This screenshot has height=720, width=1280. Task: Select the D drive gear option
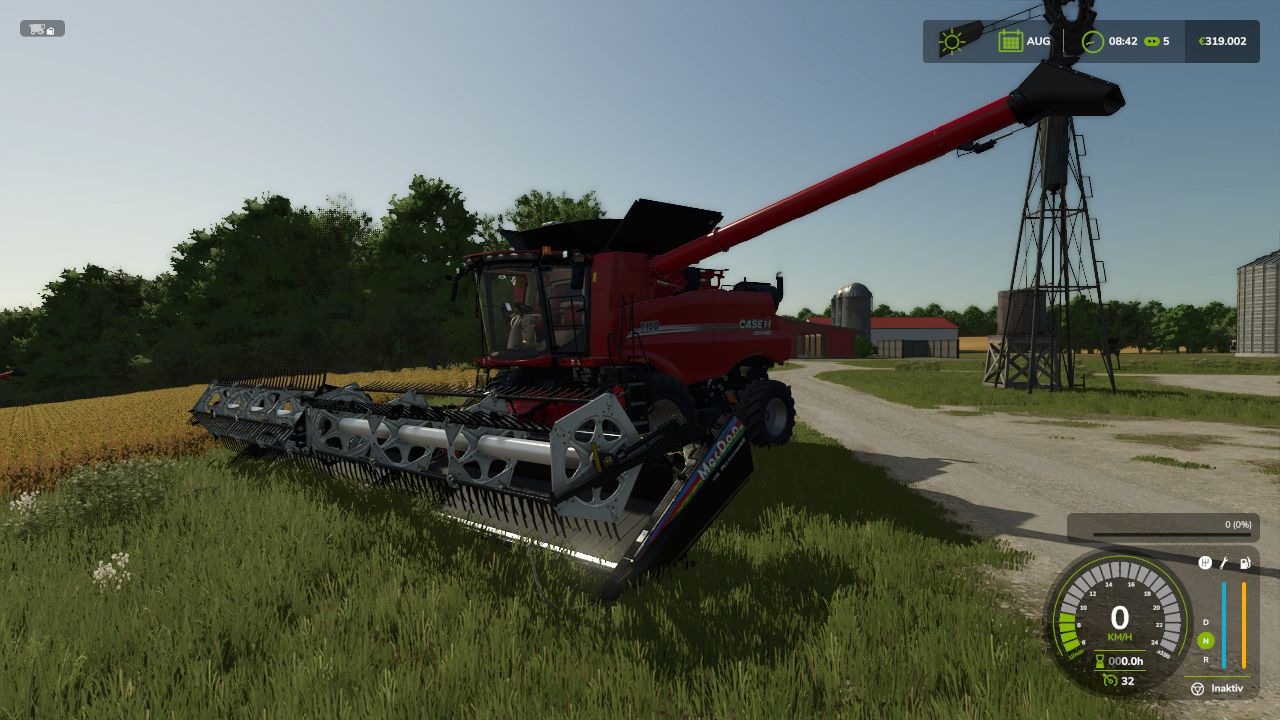1204,621
